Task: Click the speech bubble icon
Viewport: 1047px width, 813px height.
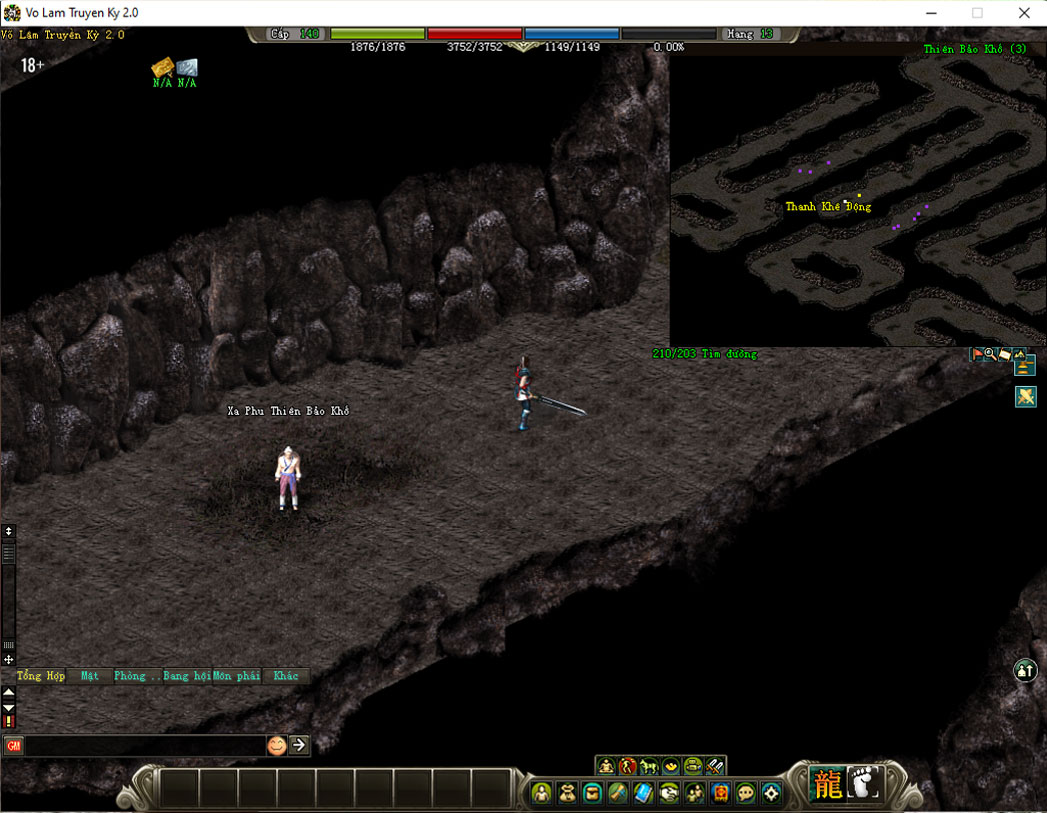Action: 746,793
